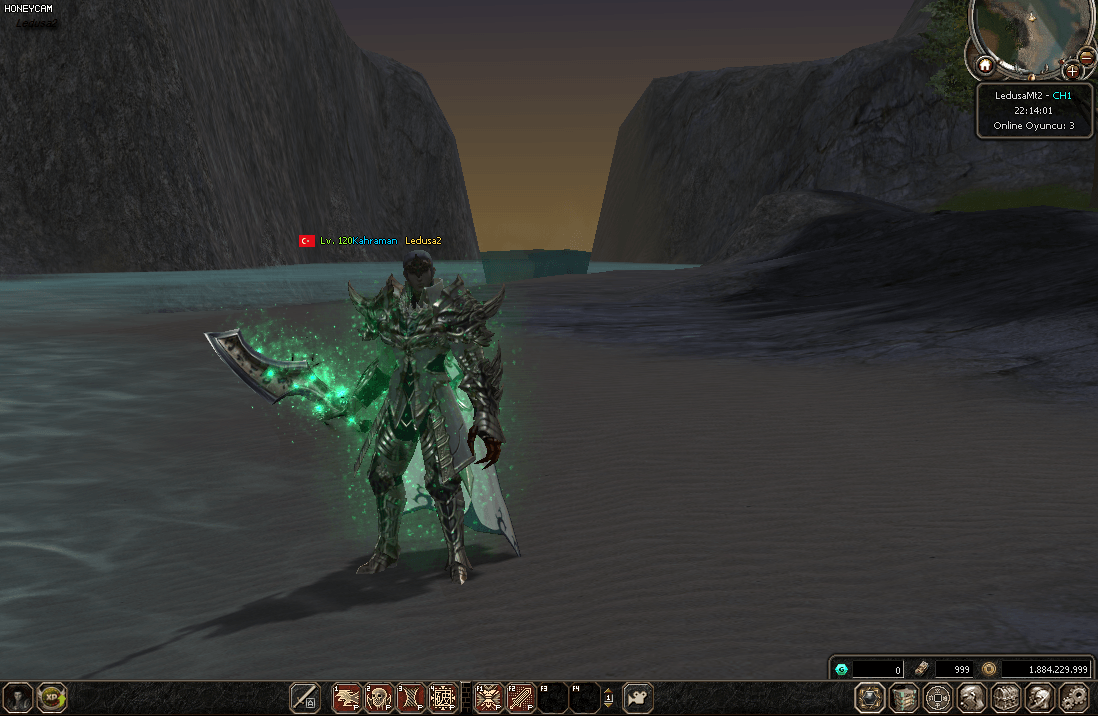Screen dimensions: 1098x716
Task: Open the treasure chest inventory button
Action: 1006,698
